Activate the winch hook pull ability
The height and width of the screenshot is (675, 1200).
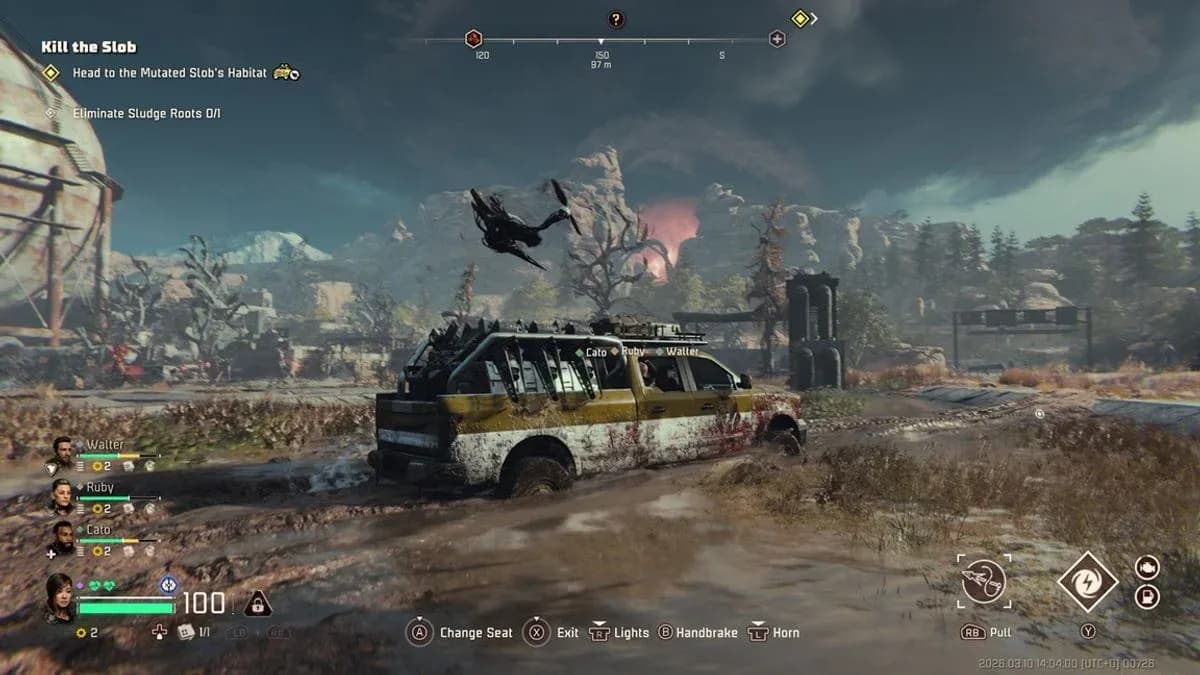point(984,582)
